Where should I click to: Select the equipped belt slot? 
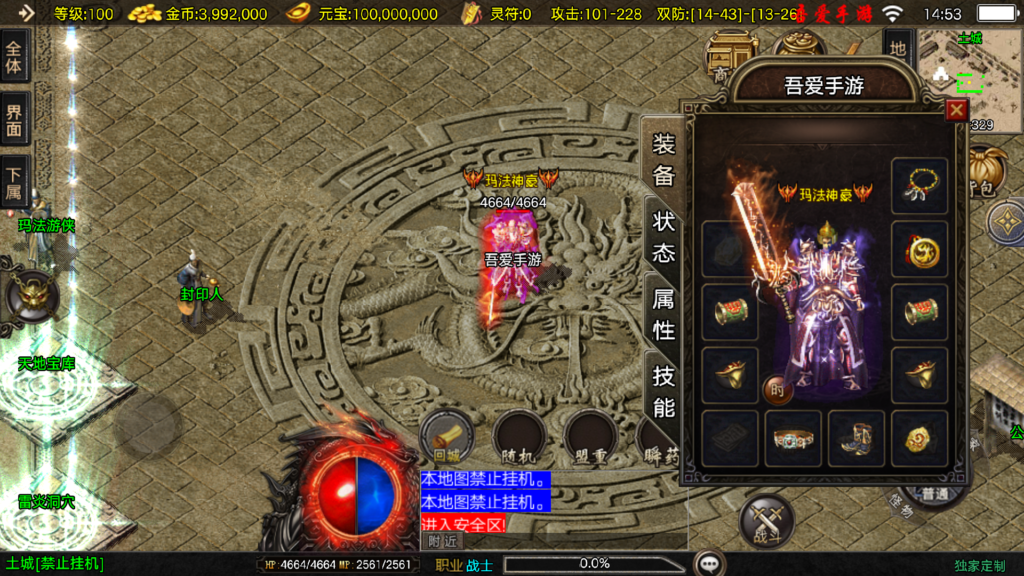tap(793, 438)
